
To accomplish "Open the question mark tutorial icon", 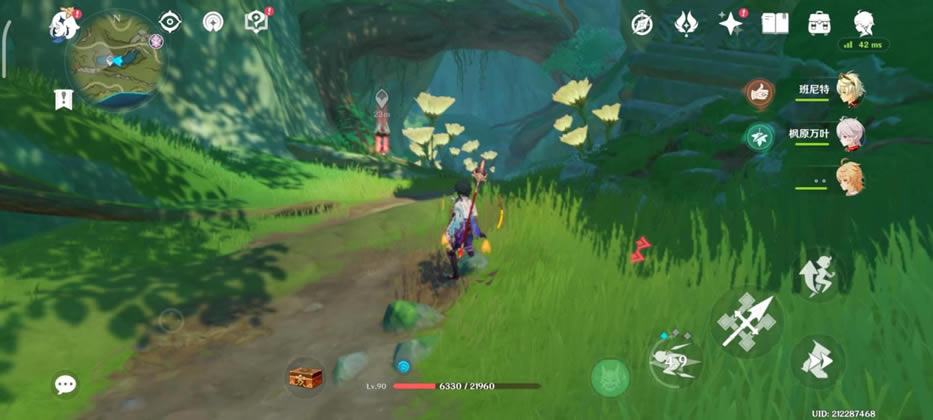I will (256, 22).
